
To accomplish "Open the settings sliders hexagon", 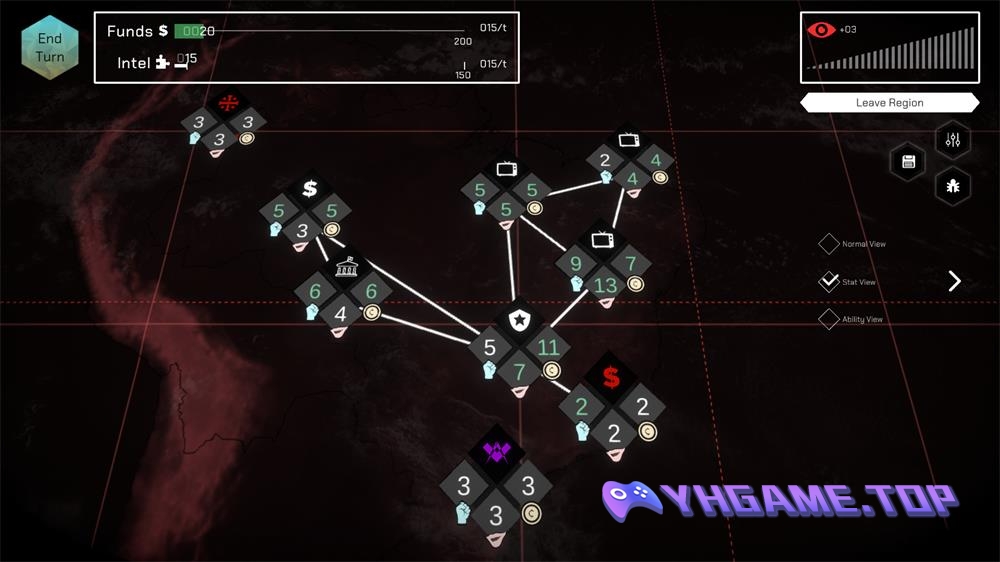I will [952, 140].
